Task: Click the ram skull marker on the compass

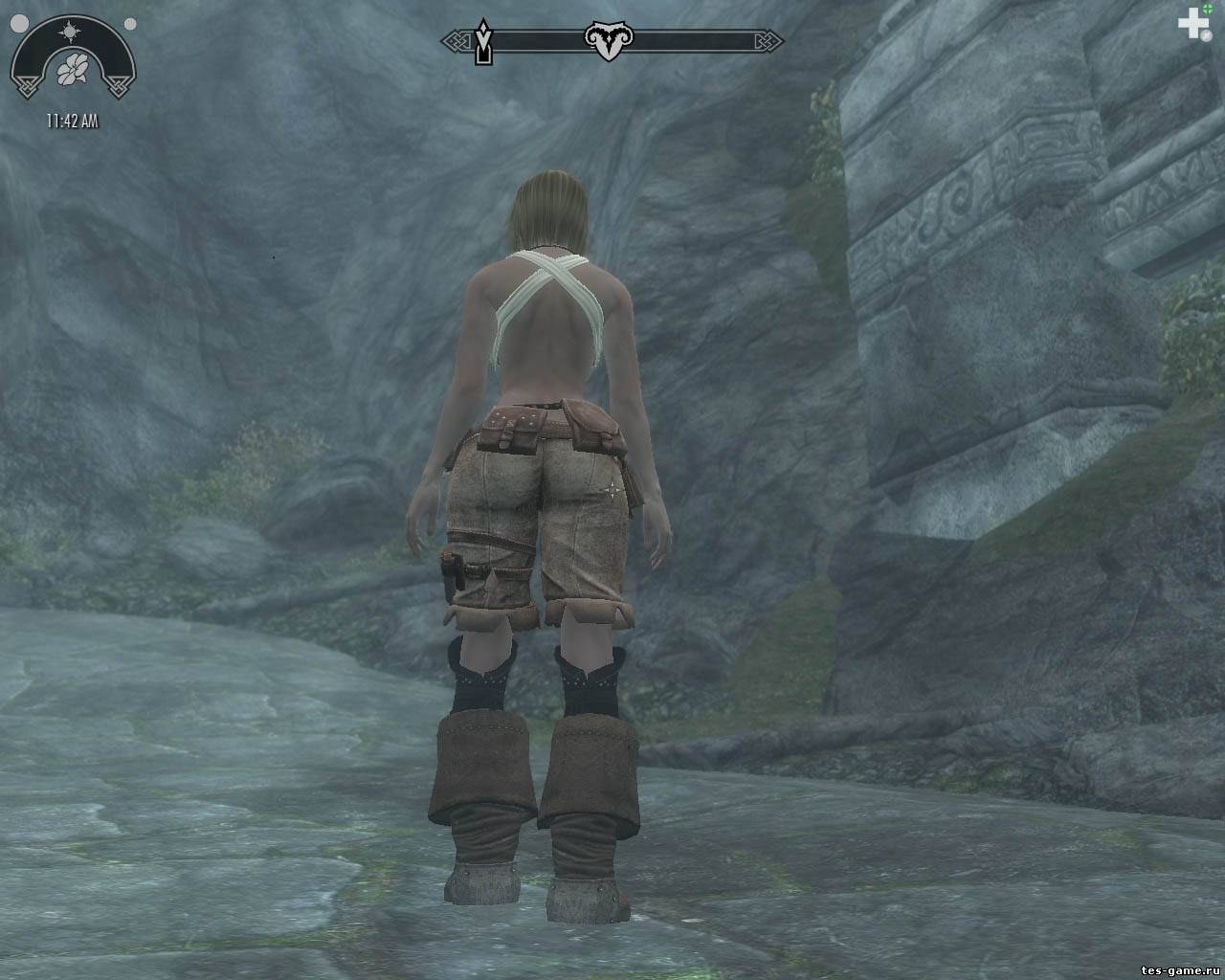Action: 603,41
